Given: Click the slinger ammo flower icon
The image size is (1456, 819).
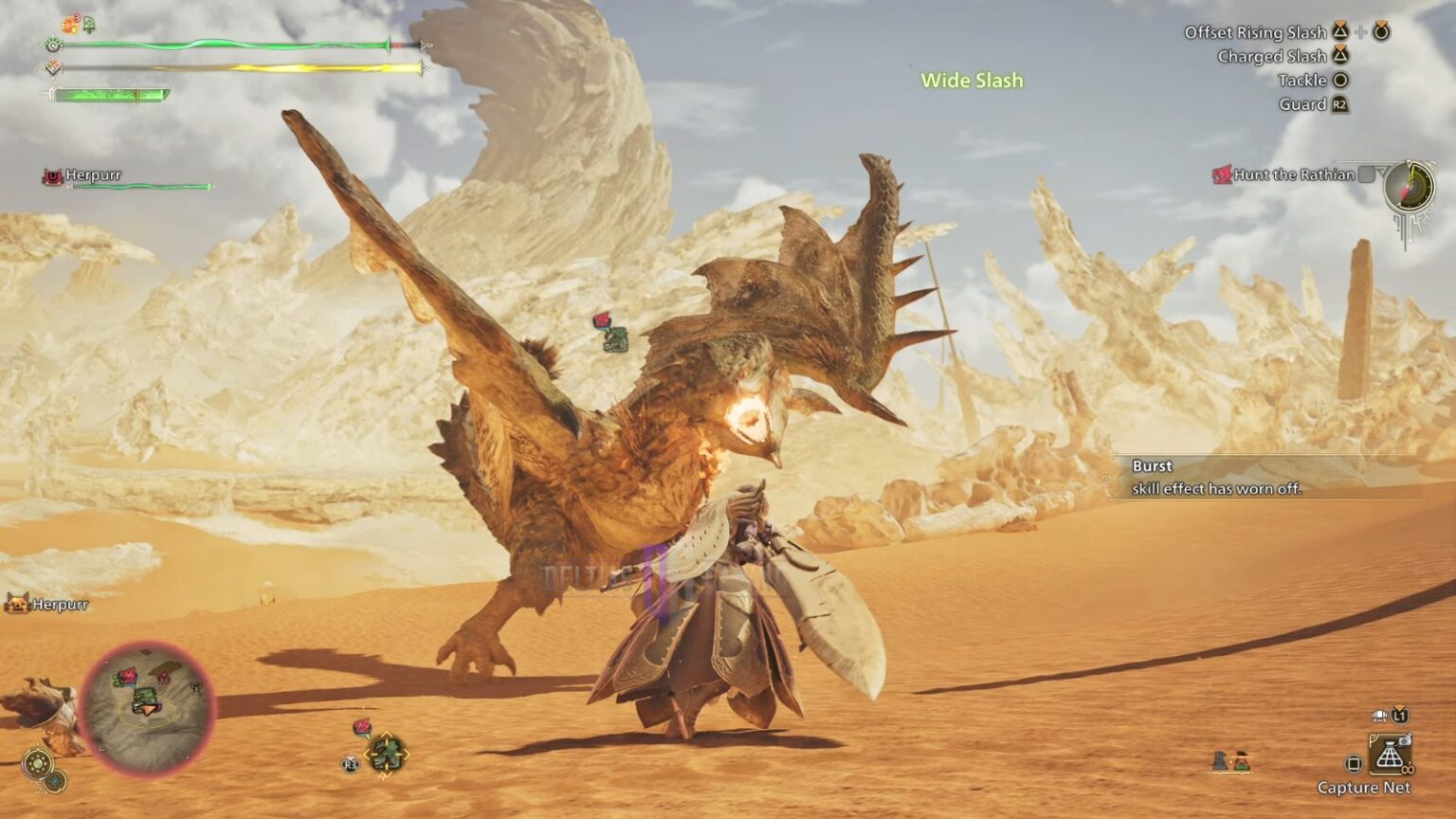Looking at the screenshot, I should [x=361, y=726].
